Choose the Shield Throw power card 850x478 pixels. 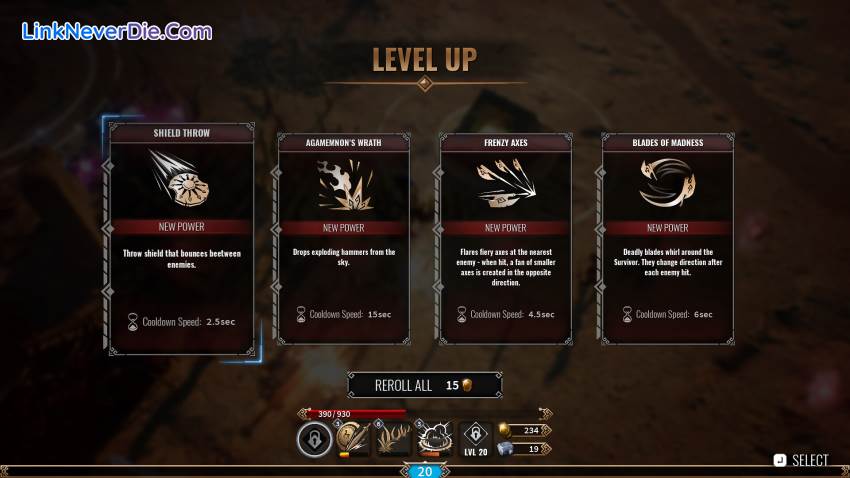180,238
